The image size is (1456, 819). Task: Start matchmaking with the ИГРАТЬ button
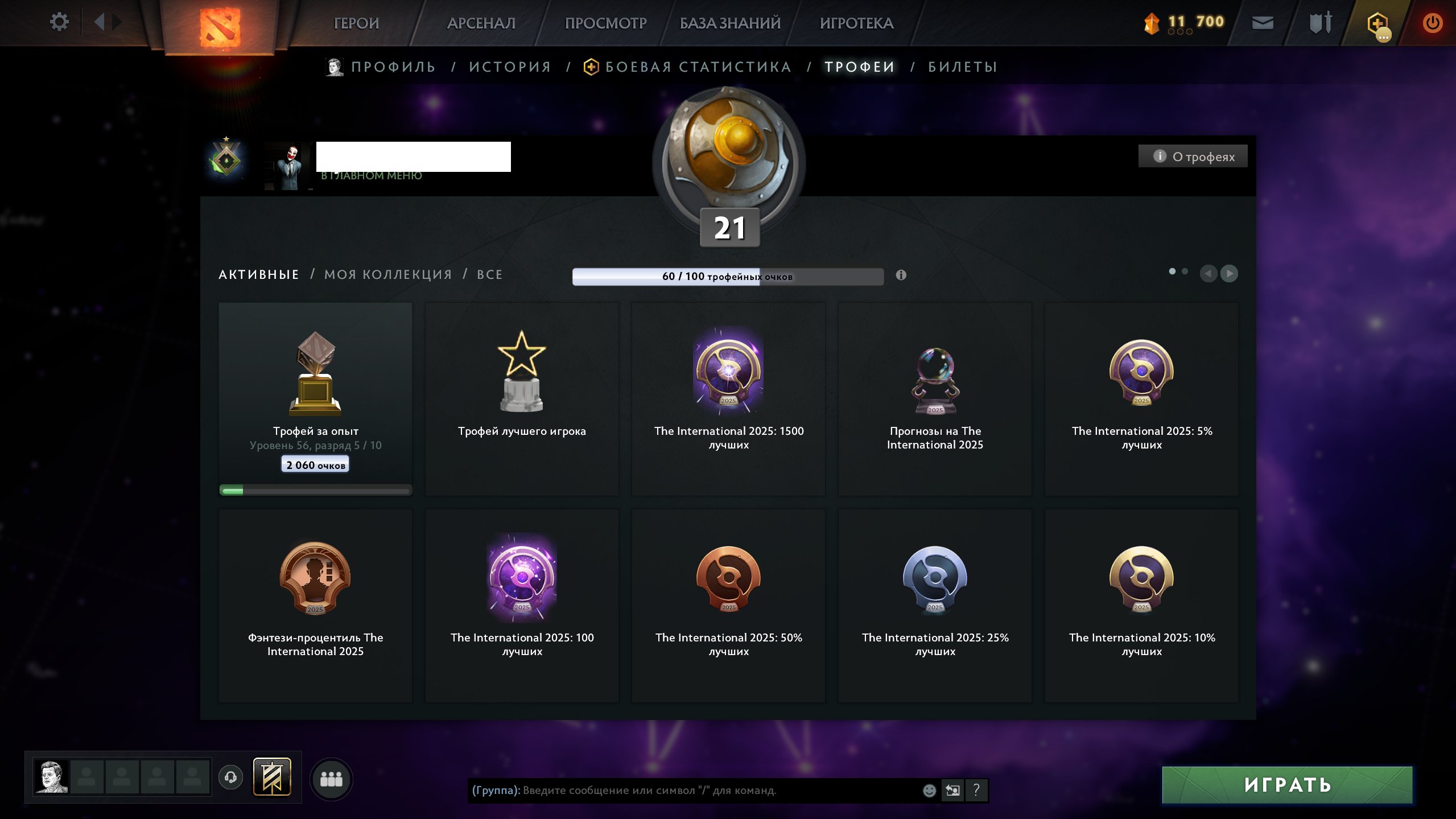1287,785
